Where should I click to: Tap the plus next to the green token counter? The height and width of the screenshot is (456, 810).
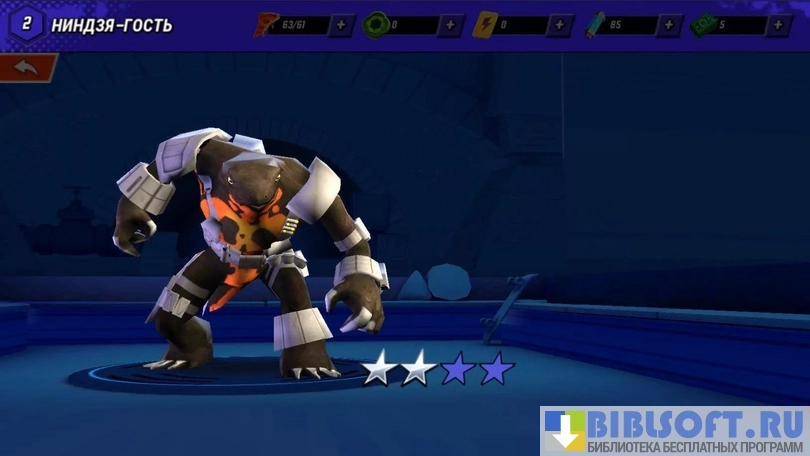[450, 25]
